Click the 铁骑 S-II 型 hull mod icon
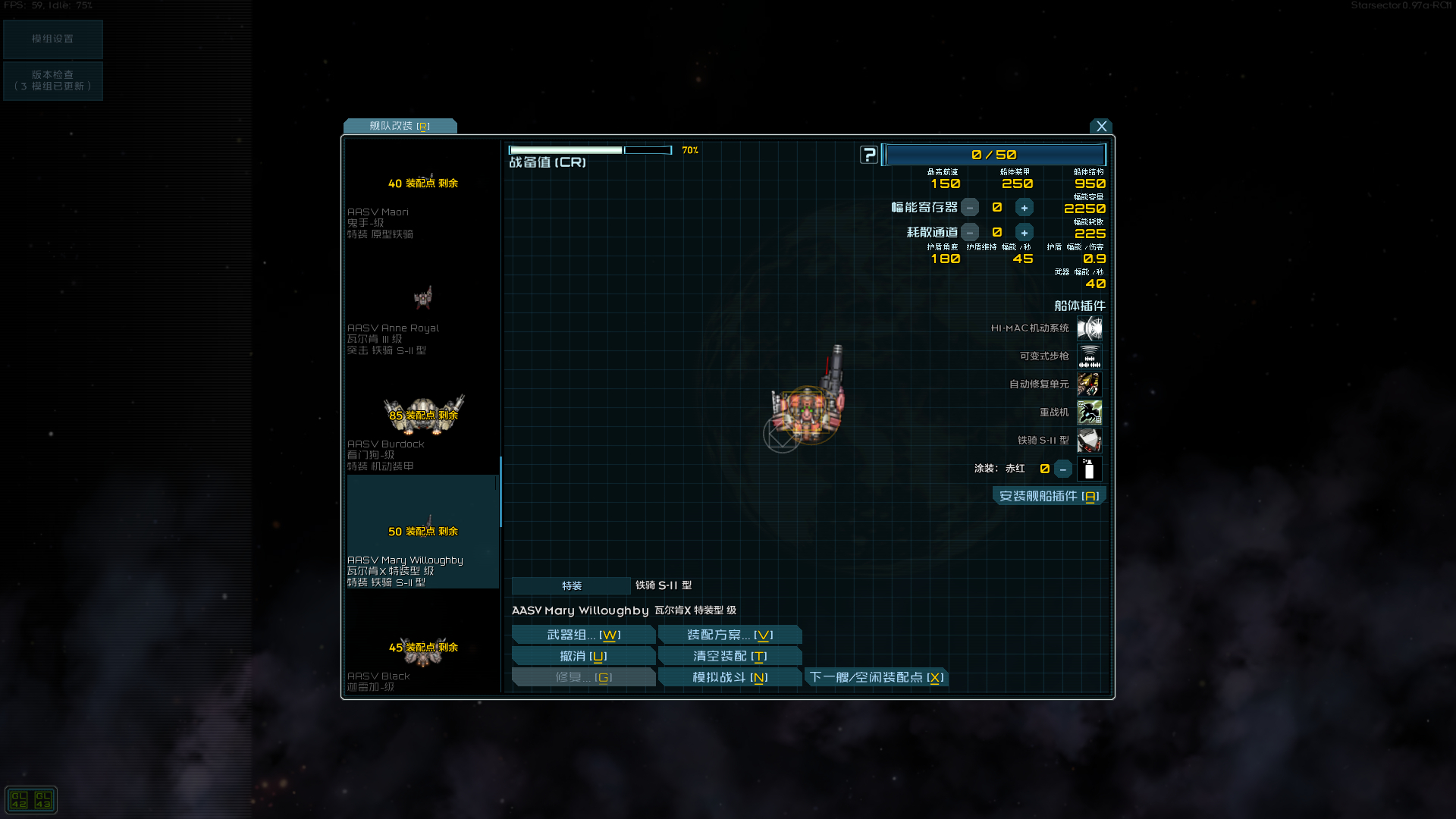1456x819 pixels. point(1090,441)
